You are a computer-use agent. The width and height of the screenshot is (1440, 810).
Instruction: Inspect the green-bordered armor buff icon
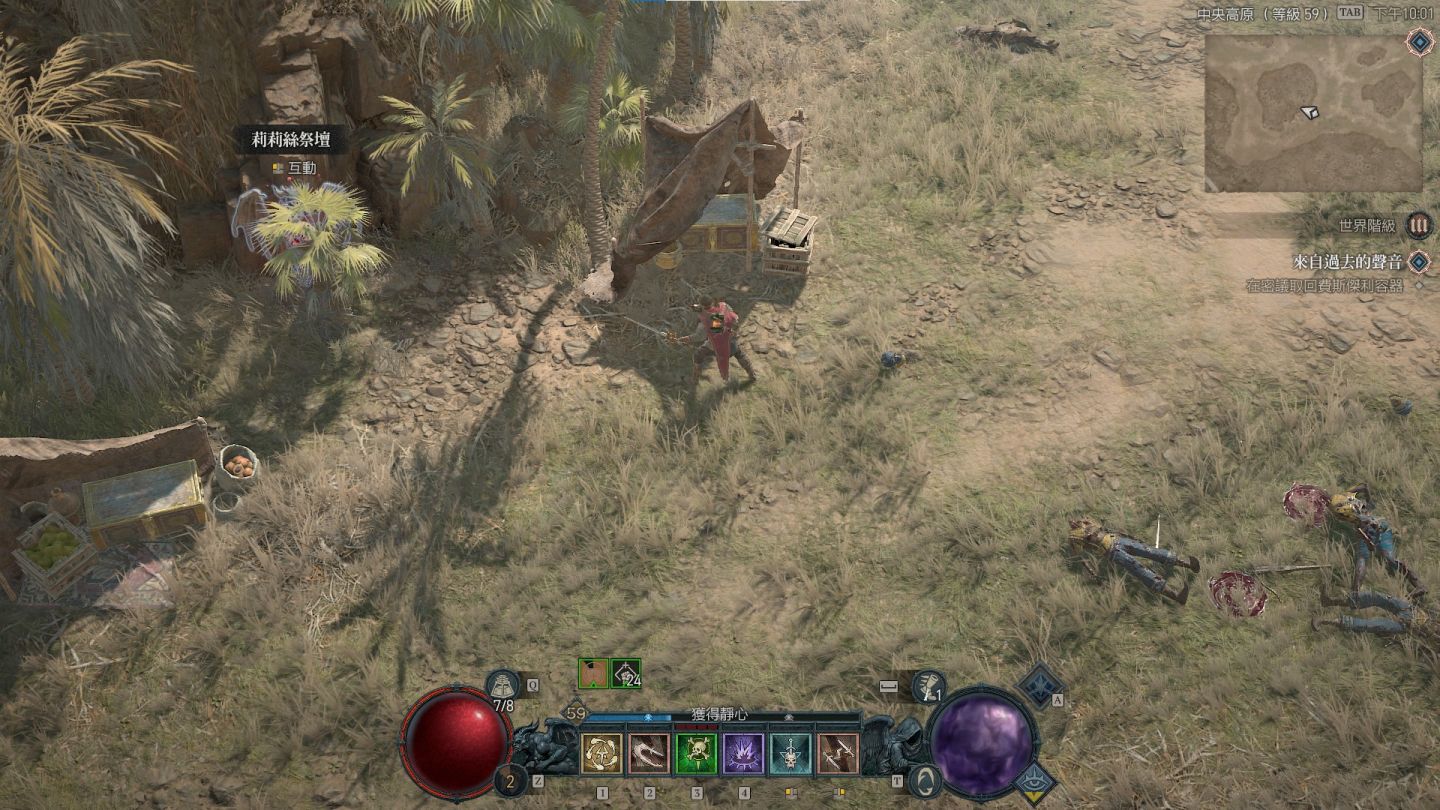(593, 673)
